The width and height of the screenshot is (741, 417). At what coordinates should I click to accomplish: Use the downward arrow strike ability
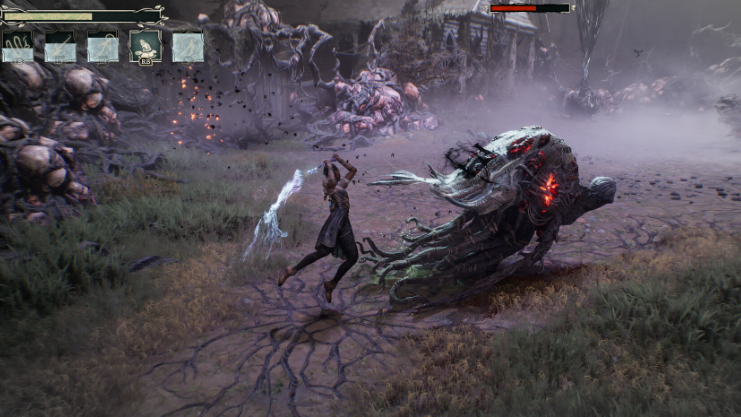click(60, 47)
